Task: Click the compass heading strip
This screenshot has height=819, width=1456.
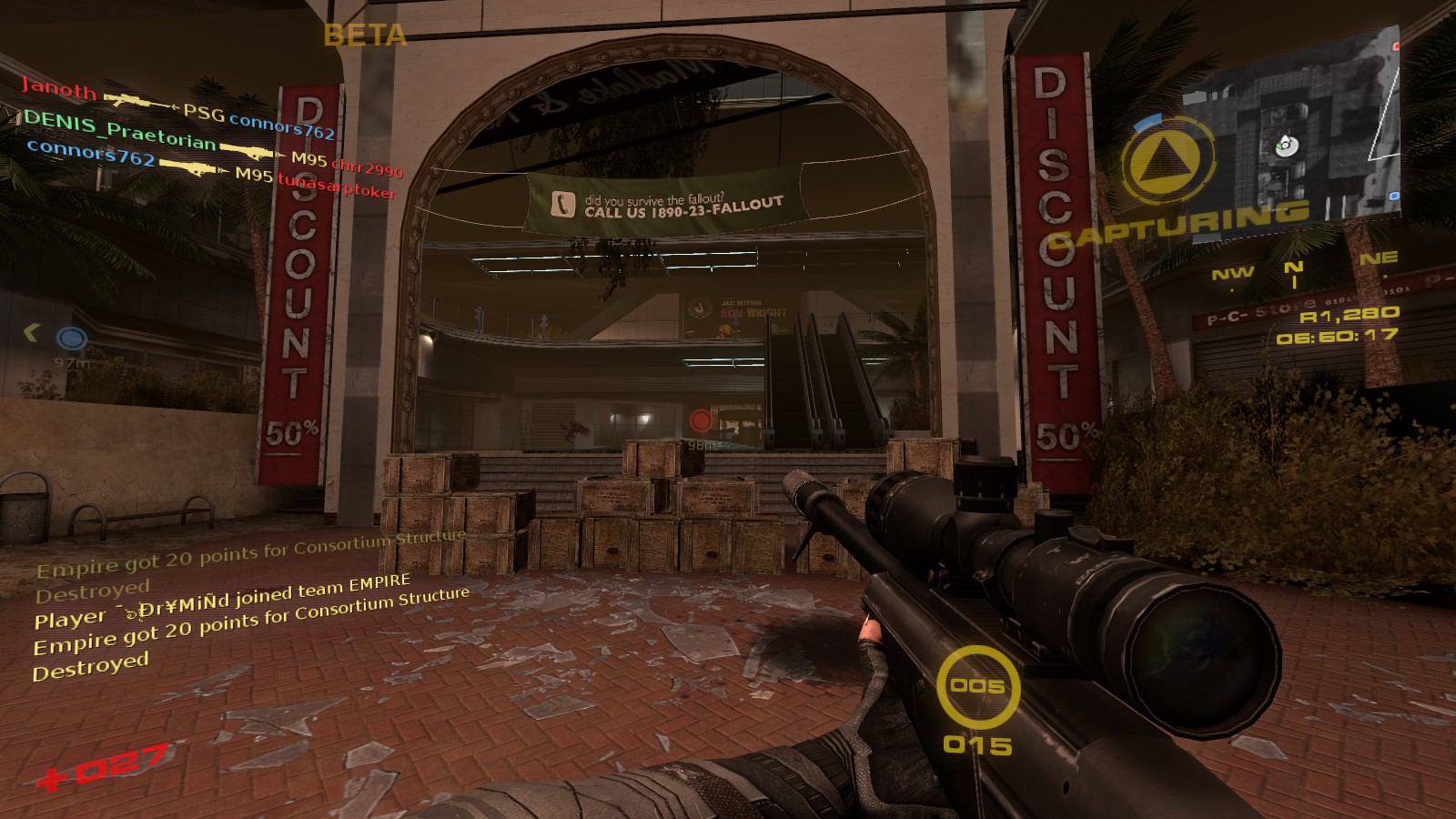Action: click(1301, 268)
